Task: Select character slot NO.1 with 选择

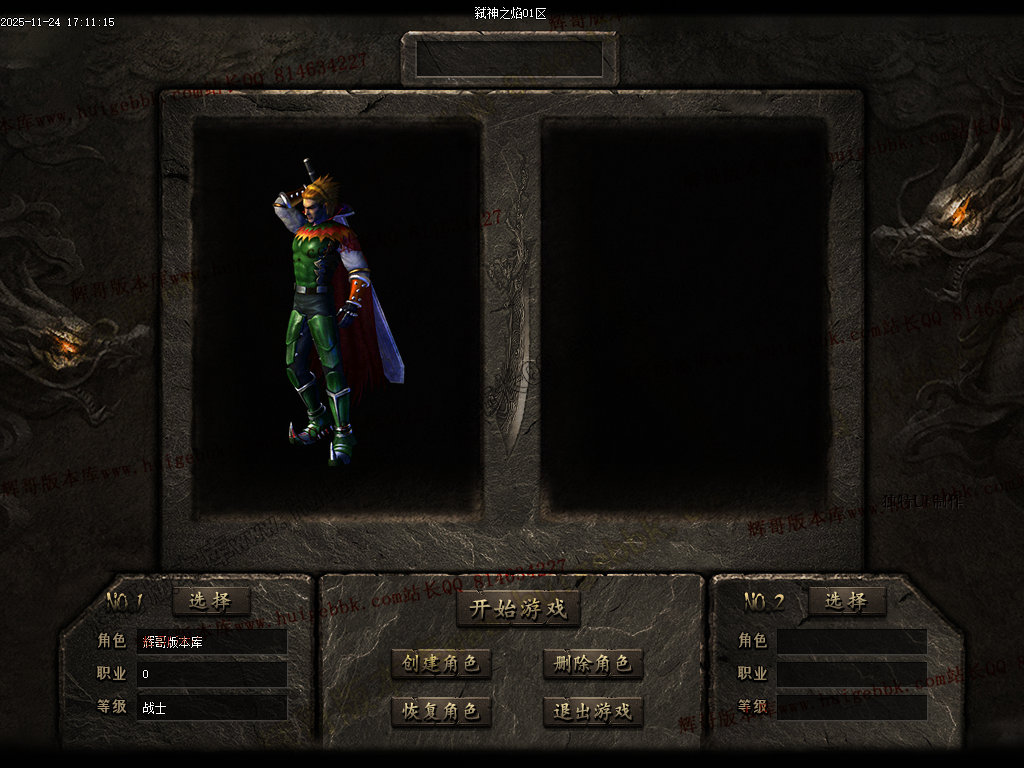Action: point(211,601)
